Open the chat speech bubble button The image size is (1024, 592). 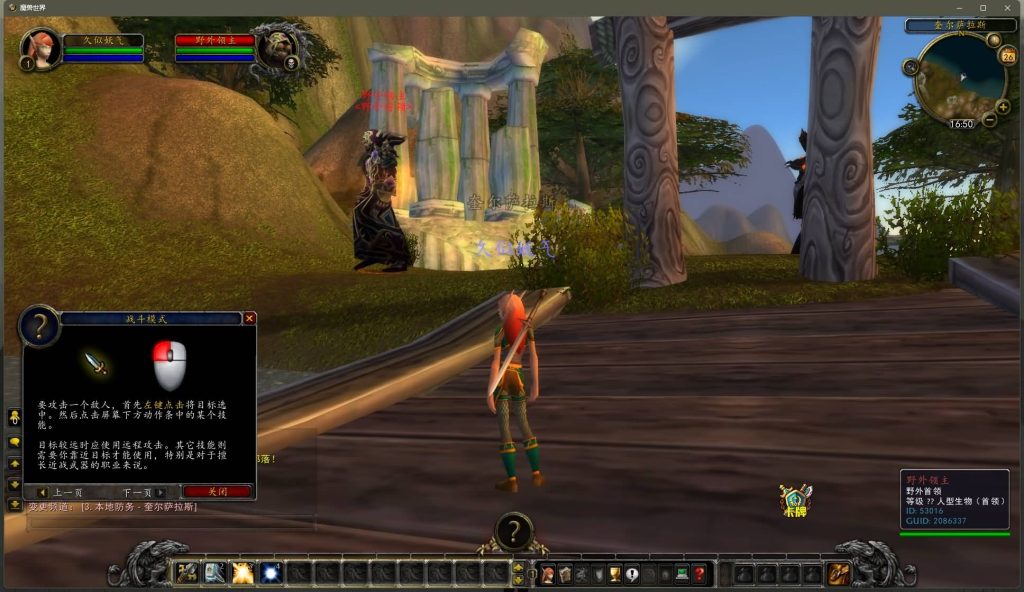point(14,441)
